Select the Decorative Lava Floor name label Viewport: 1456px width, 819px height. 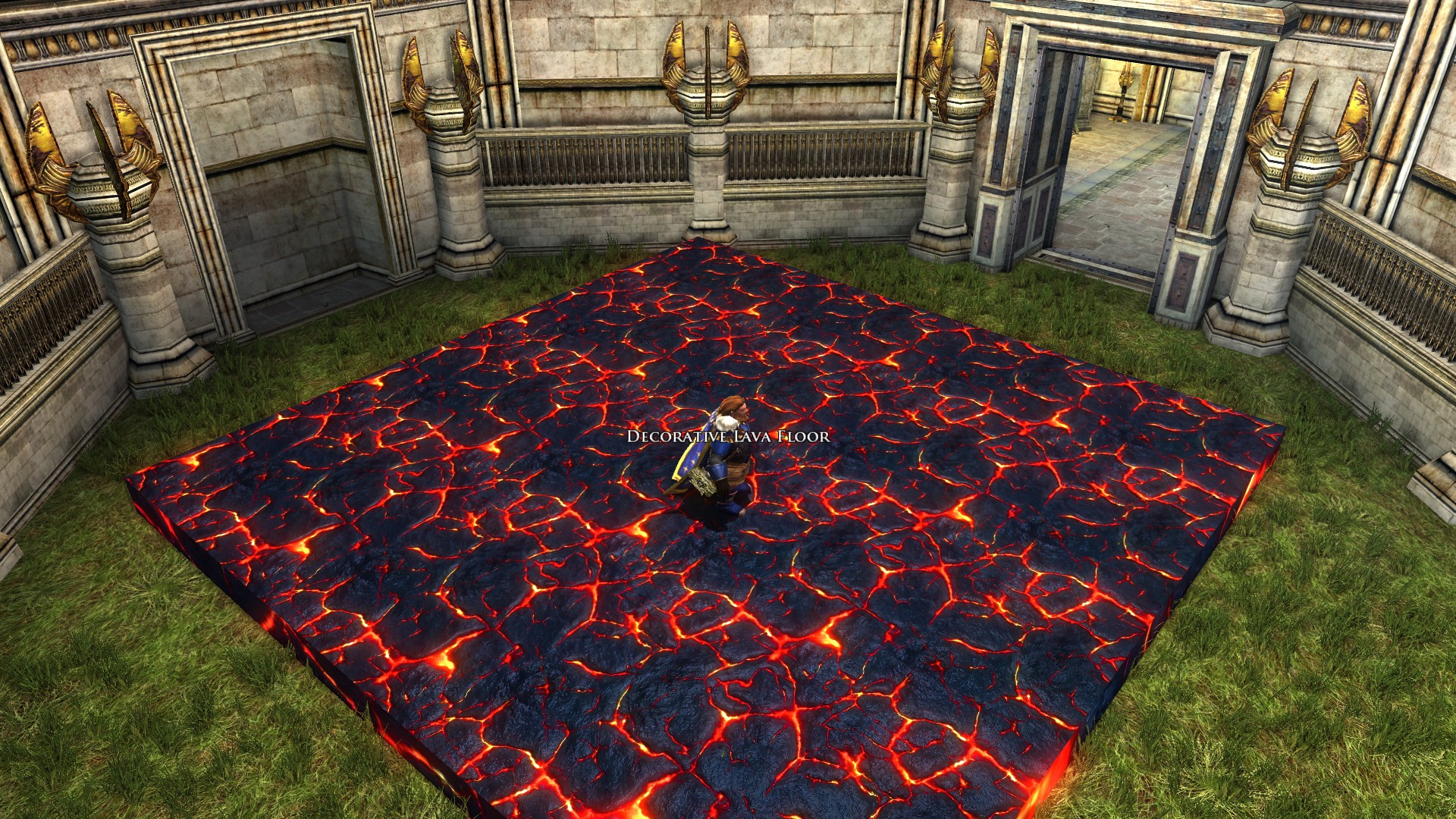(728, 436)
